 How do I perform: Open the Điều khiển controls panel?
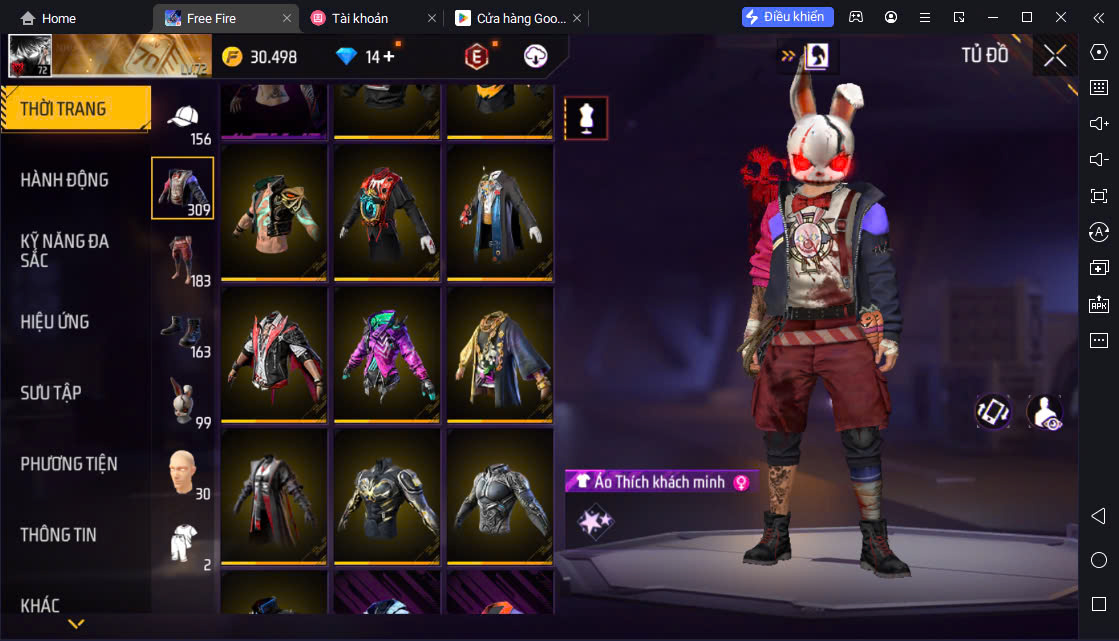[x=788, y=17]
